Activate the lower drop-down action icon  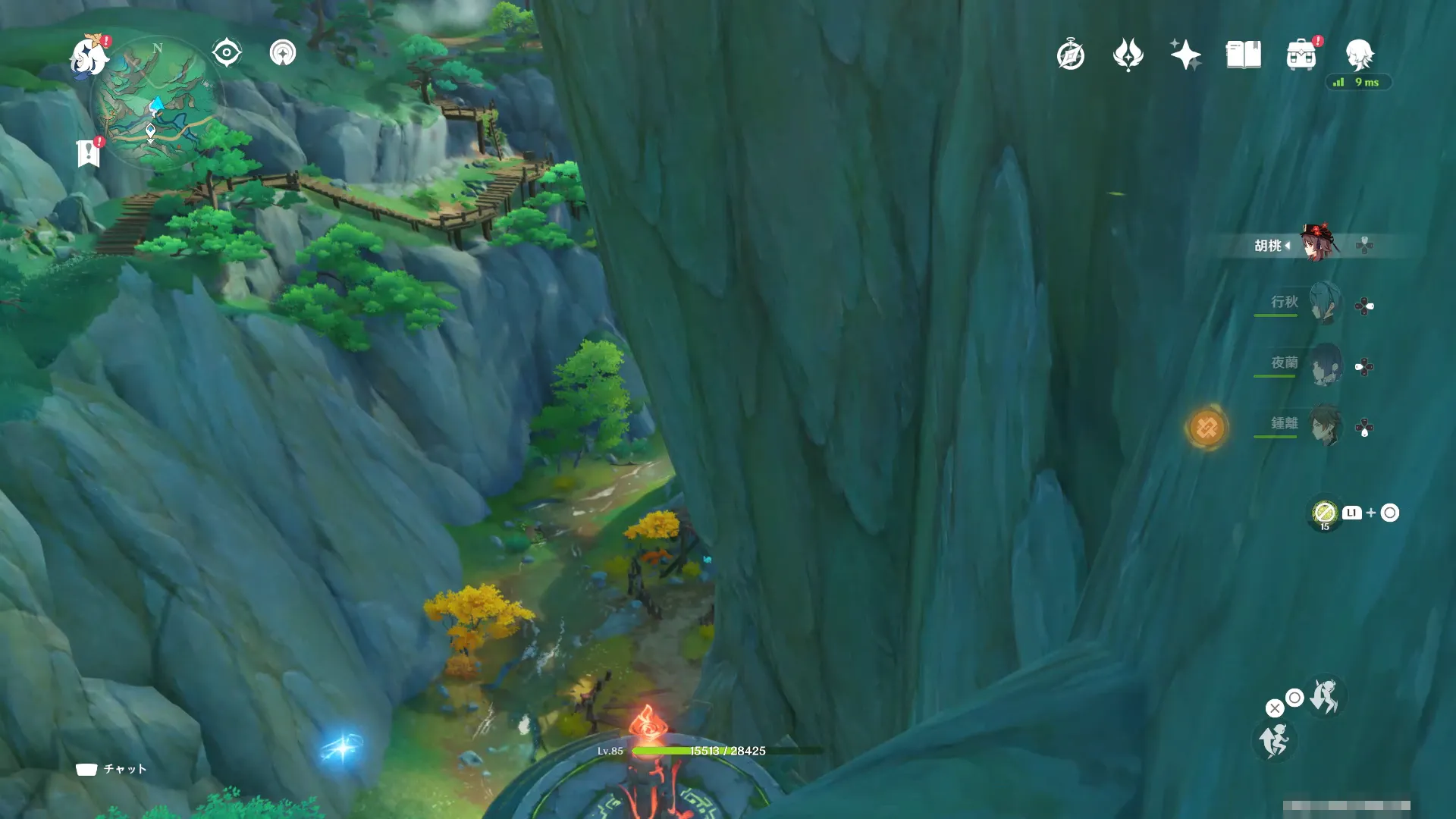tap(1274, 741)
